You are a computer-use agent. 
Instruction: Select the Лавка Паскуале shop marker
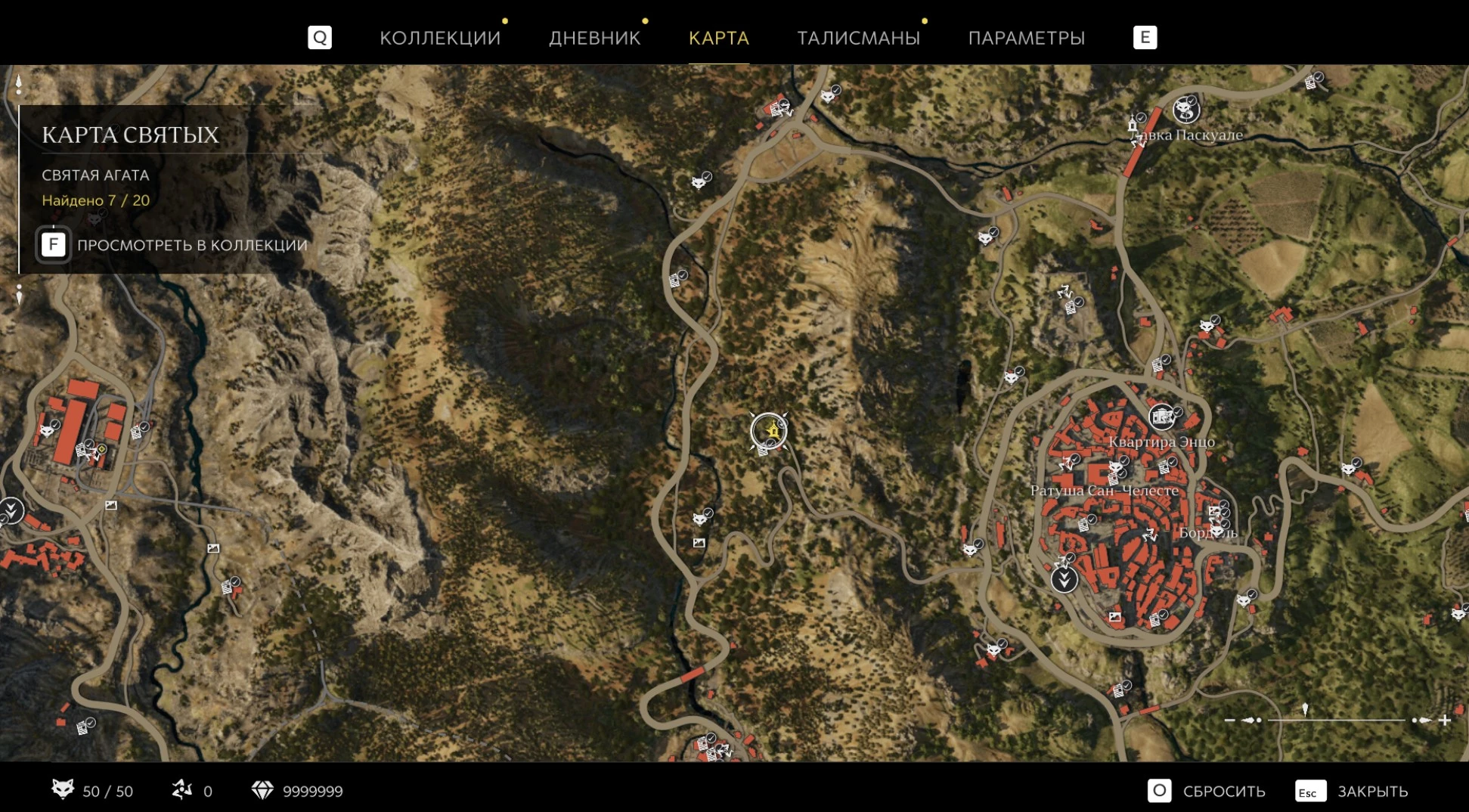pyautogui.click(x=1185, y=111)
